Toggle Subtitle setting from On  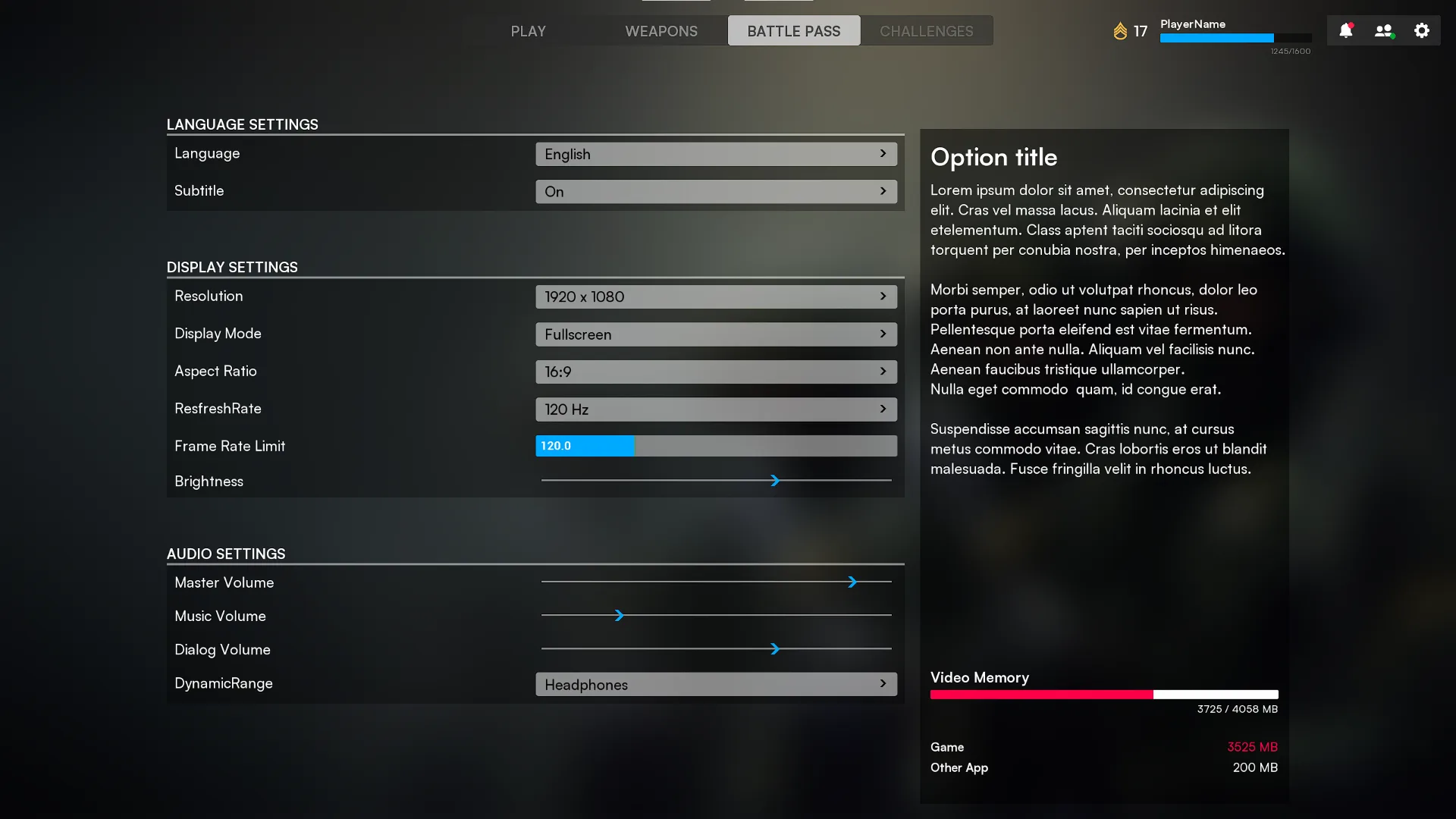(715, 191)
